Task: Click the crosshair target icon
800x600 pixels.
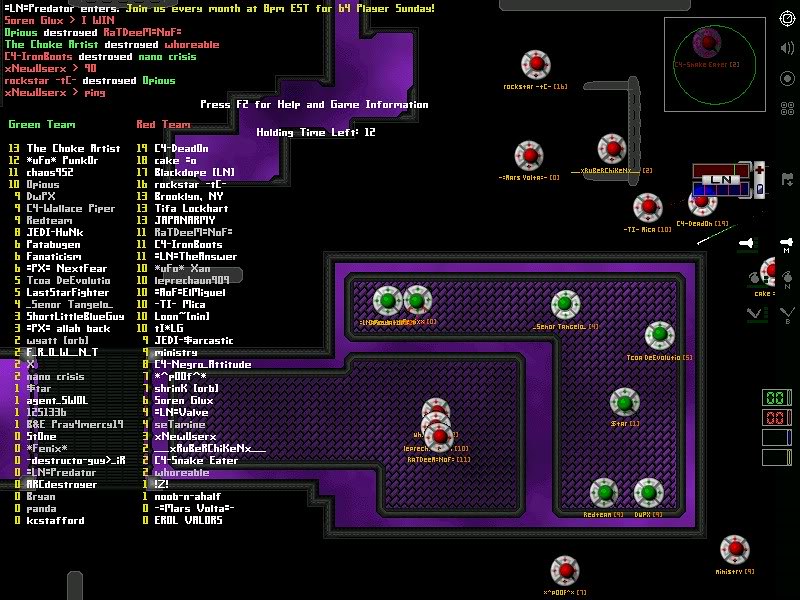Action: pyautogui.click(x=788, y=18)
